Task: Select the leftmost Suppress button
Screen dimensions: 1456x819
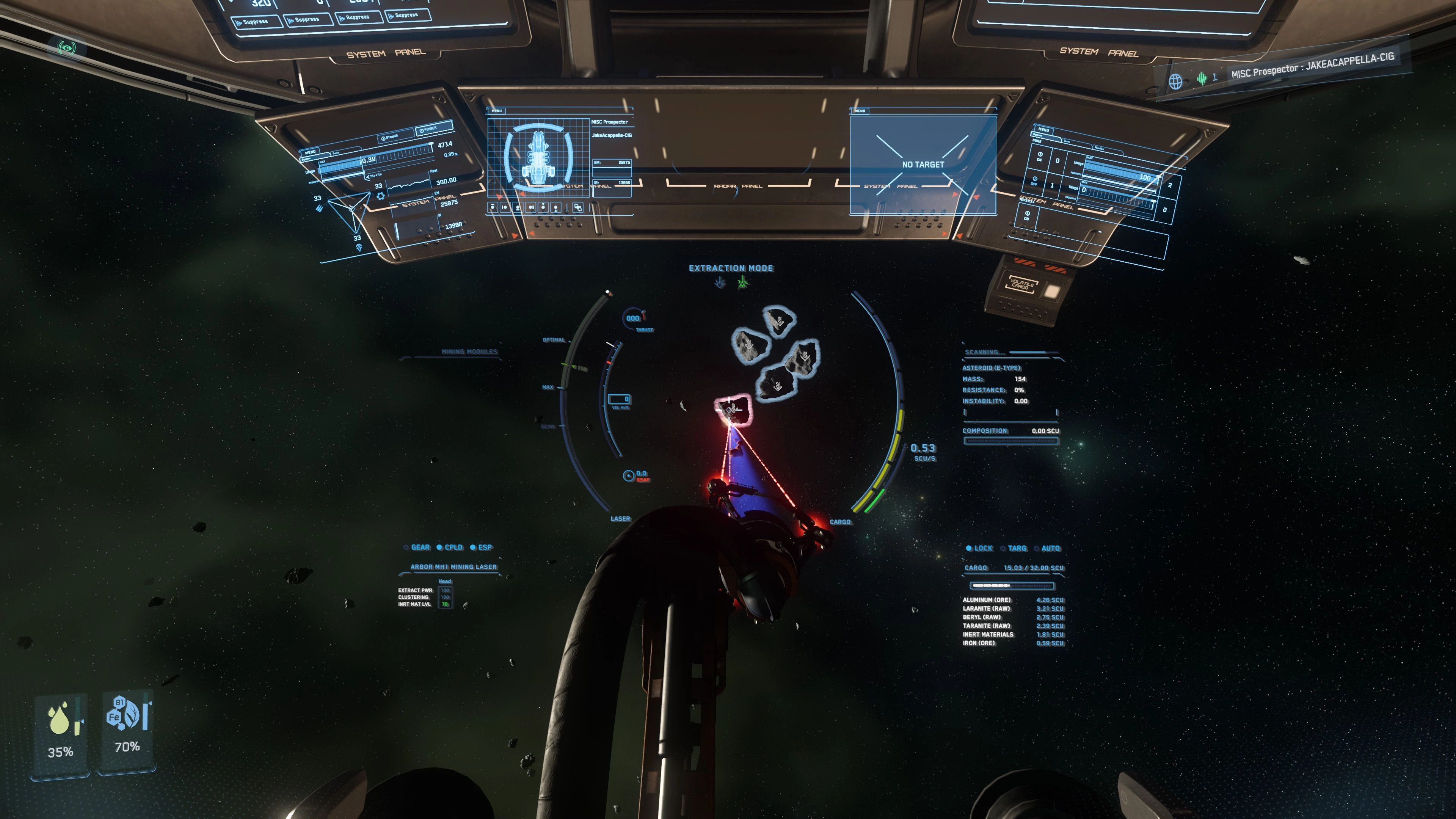Action: [257, 22]
